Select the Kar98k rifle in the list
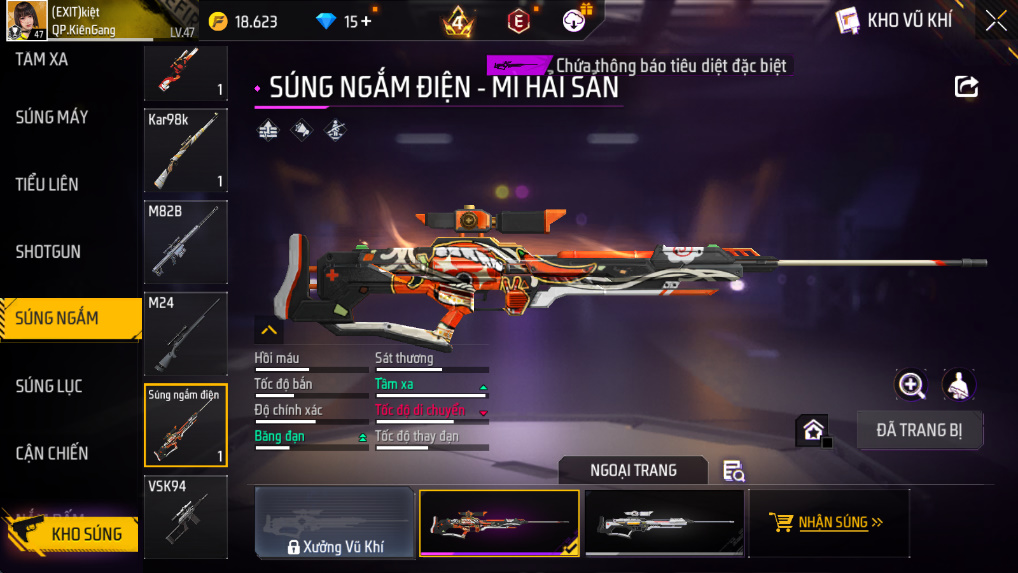This screenshot has height=573, width=1018. click(185, 151)
